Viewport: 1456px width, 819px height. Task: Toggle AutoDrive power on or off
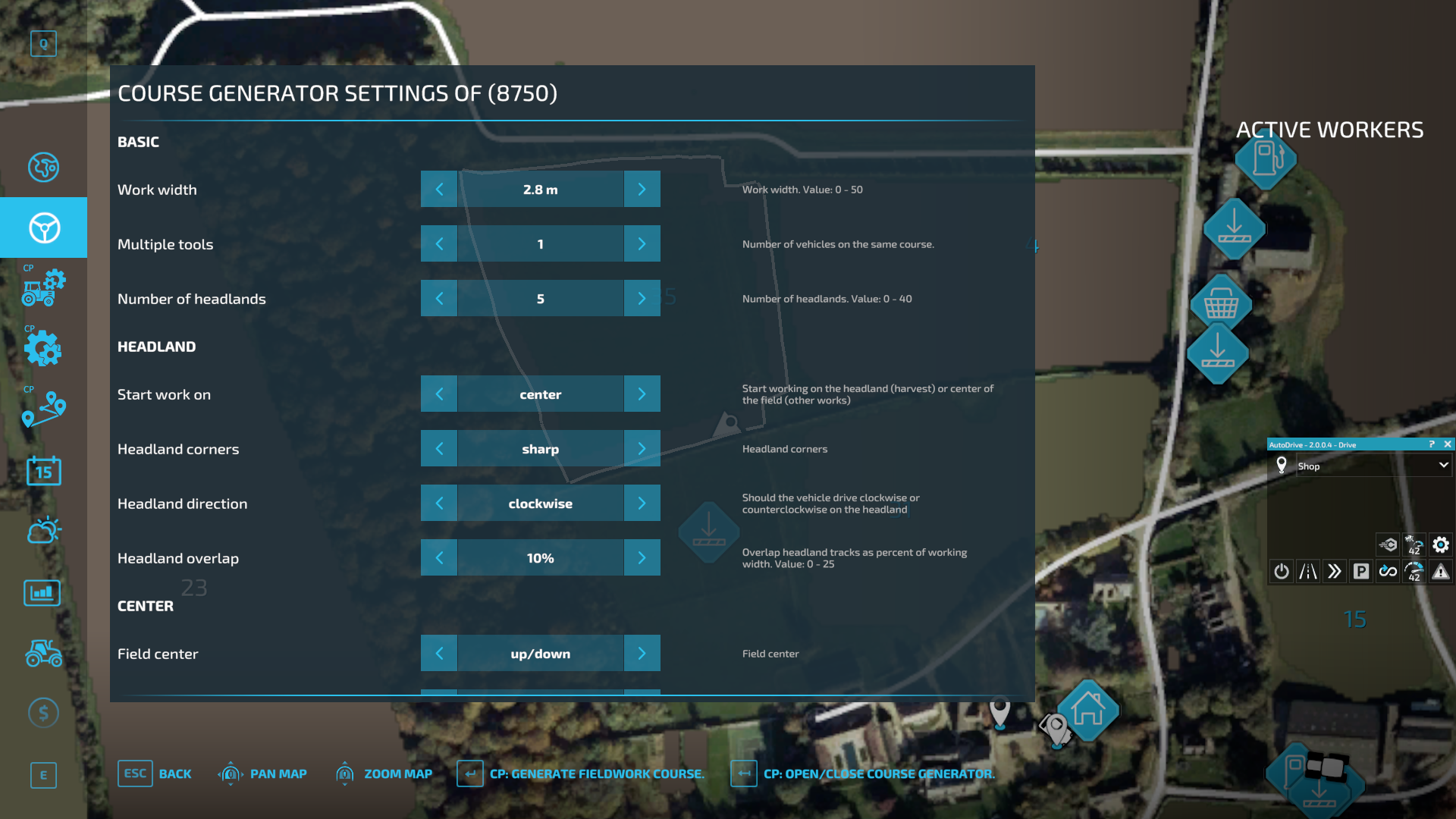coord(1281,571)
